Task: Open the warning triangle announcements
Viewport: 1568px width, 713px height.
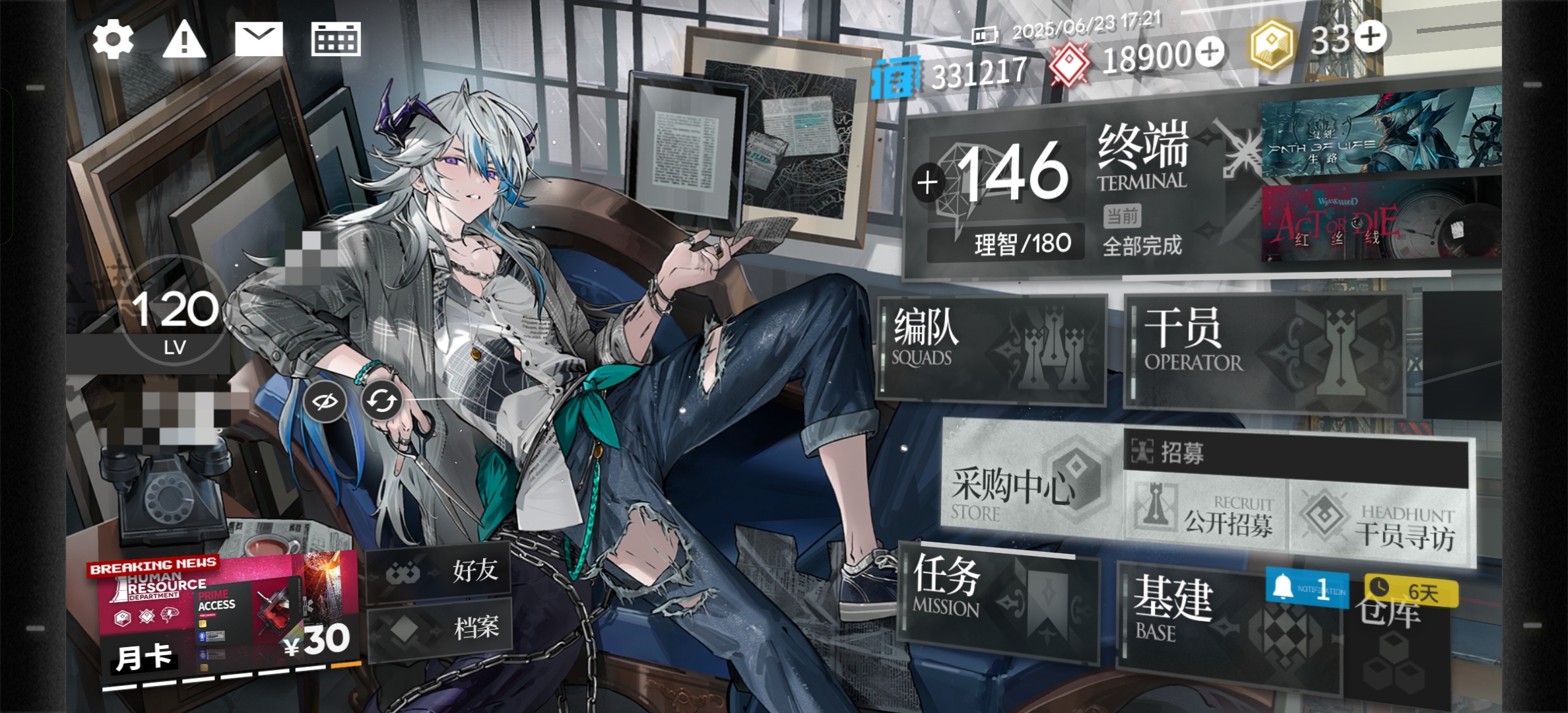Action: [184, 39]
